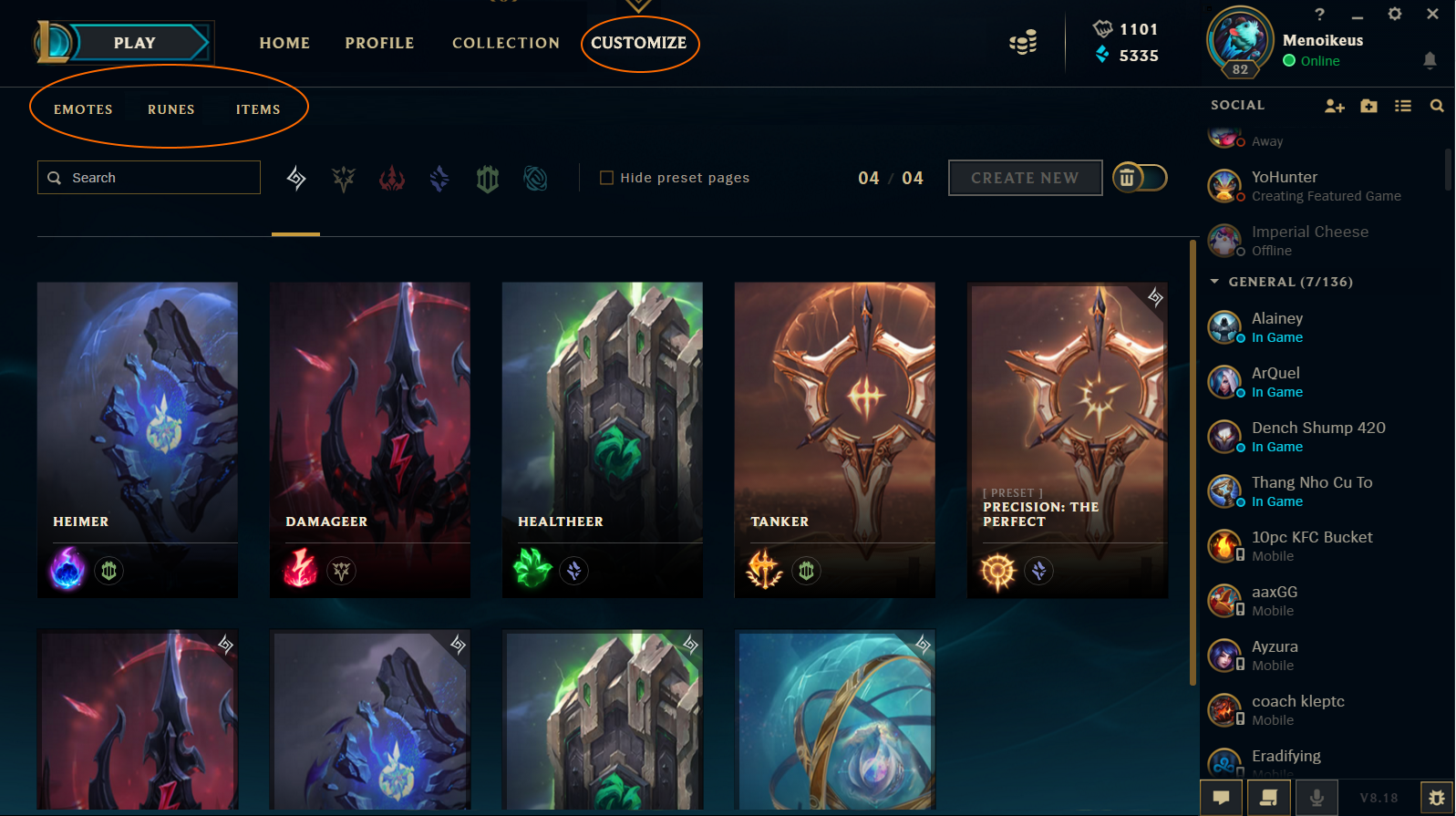The image size is (1456, 816).
Task: Toggle the rune page delete switch
Action: tap(1140, 178)
